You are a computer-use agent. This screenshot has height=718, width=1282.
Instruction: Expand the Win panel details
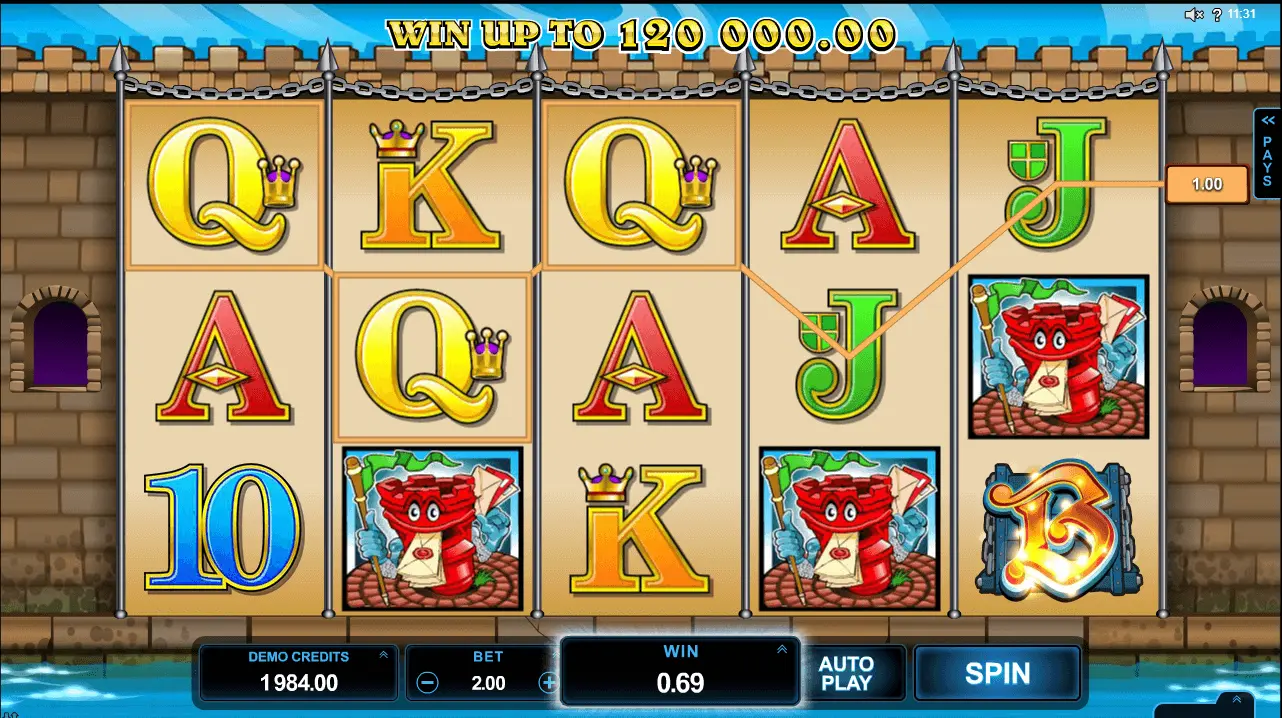click(781, 650)
